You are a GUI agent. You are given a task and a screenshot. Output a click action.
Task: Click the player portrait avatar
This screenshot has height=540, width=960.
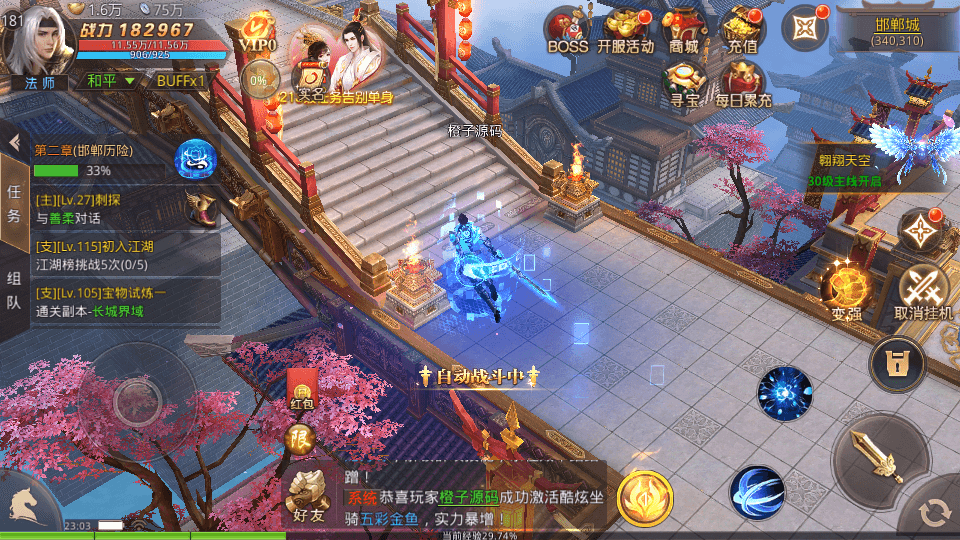tap(38, 38)
